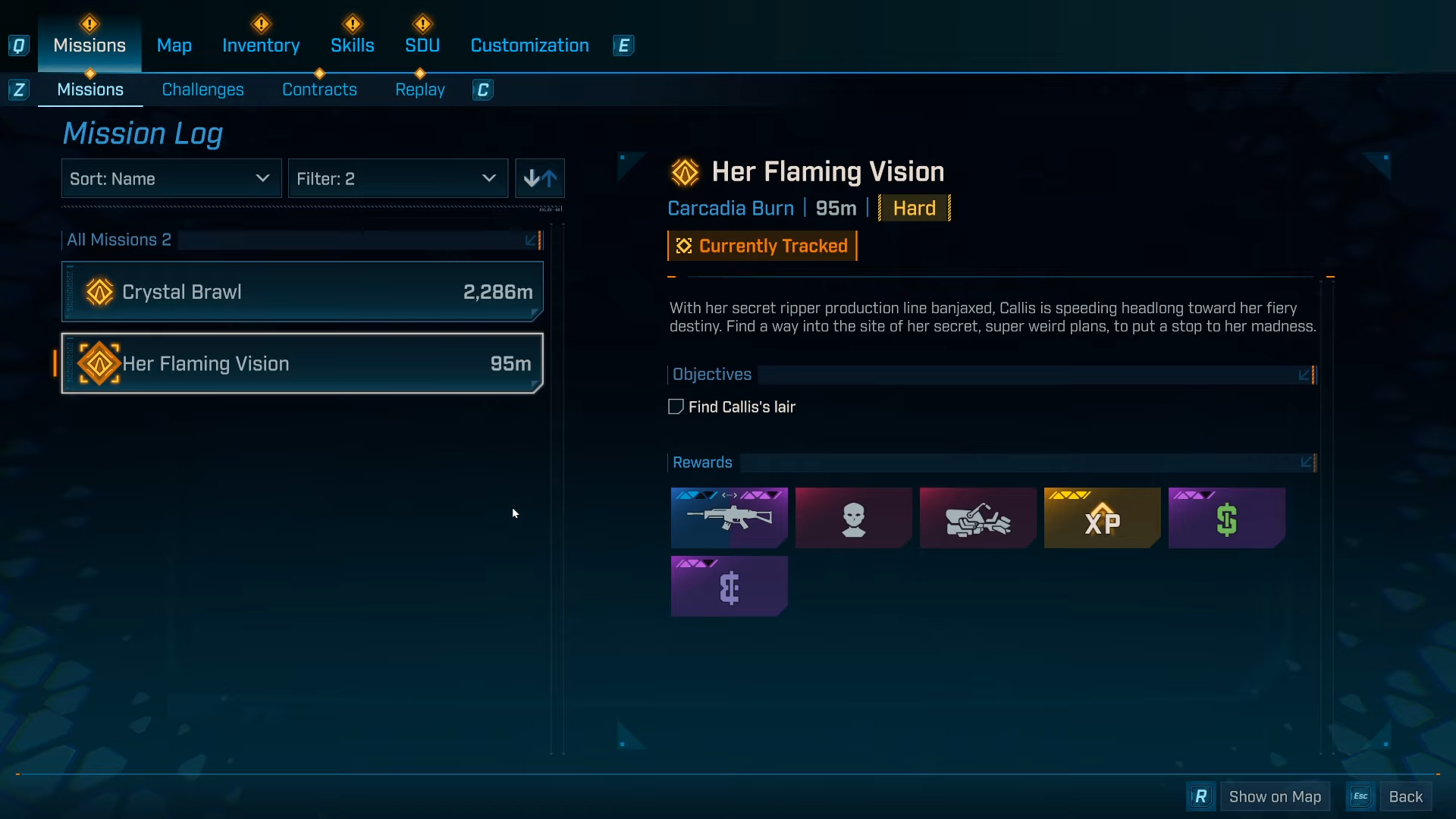Switch to the Challenges sub-tab
The width and height of the screenshot is (1456, 819).
coord(202,89)
